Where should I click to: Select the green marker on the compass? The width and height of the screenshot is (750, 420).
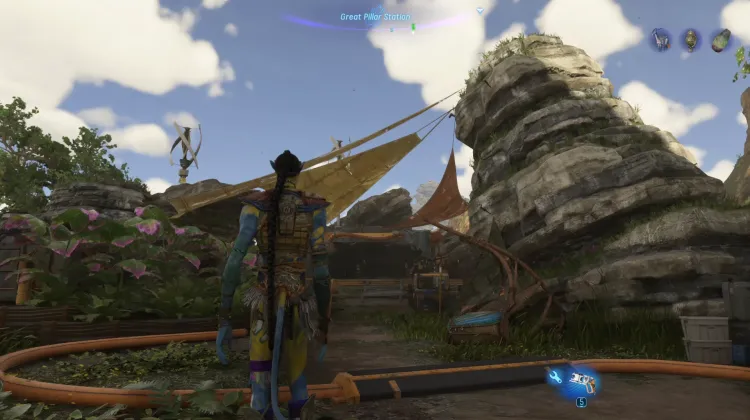click(413, 25)
